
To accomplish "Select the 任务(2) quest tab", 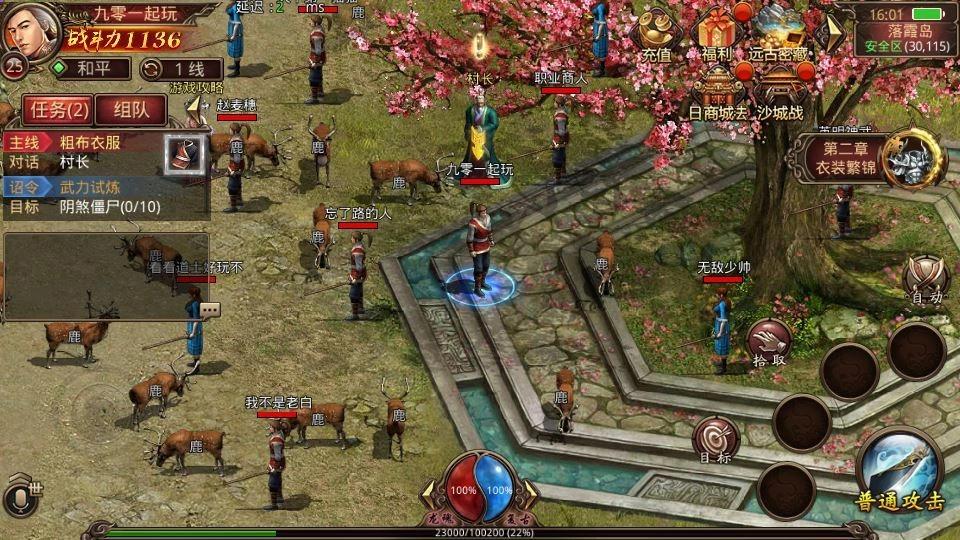I will [58, 109].
